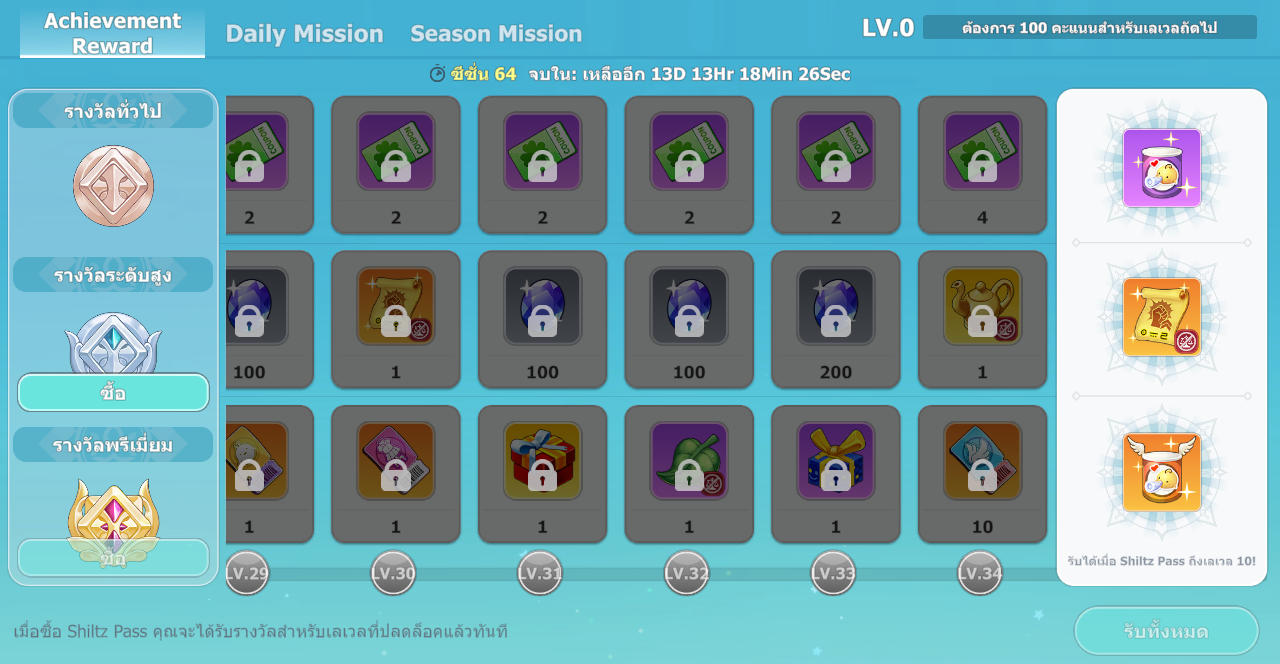The image size is (1280, 664).
Task: Claim all rewards with รับทั้งหมด button
Action: pyautogui.click(x=1166, y=631)
